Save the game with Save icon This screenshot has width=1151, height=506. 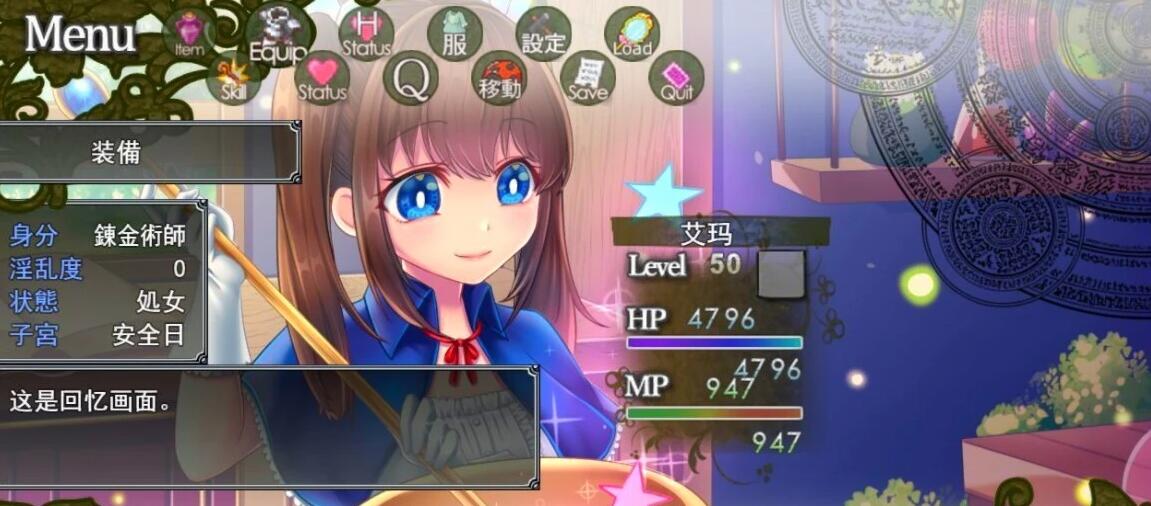(x=588, y=78)
